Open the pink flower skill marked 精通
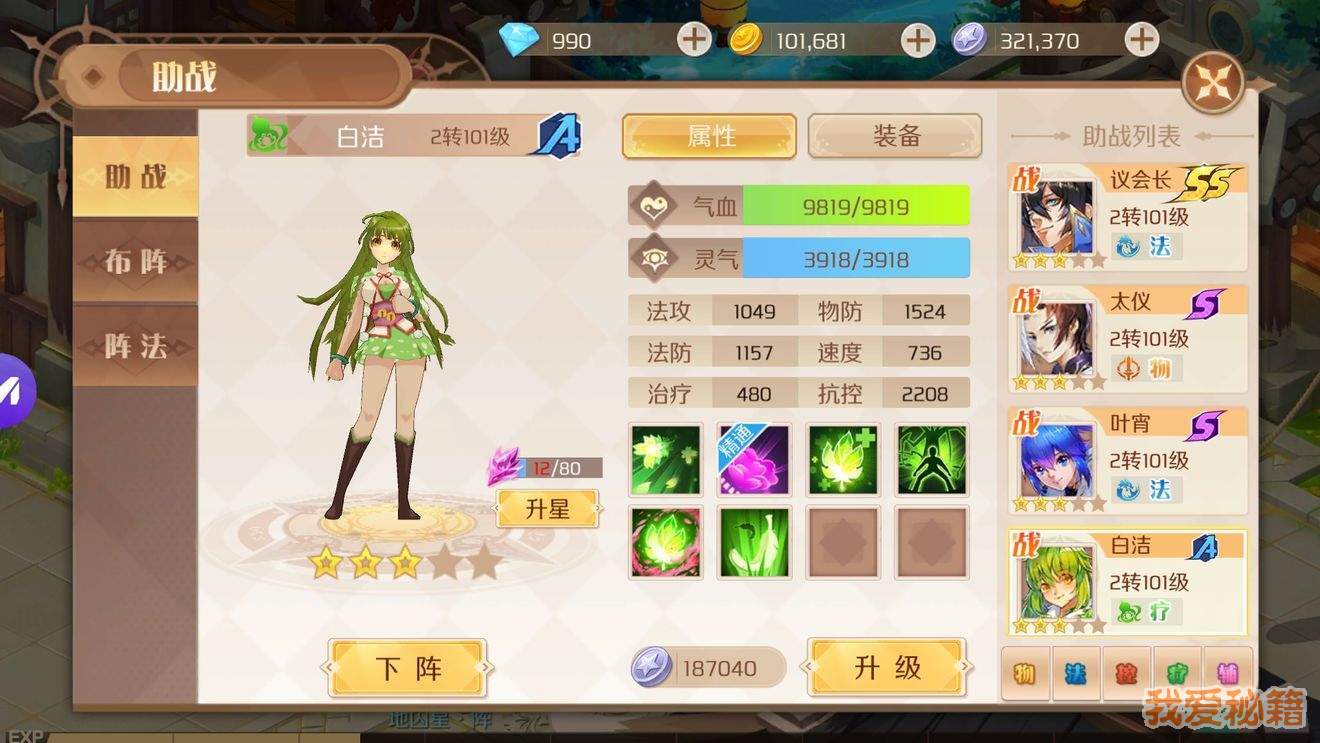 (x=754, y=460)
